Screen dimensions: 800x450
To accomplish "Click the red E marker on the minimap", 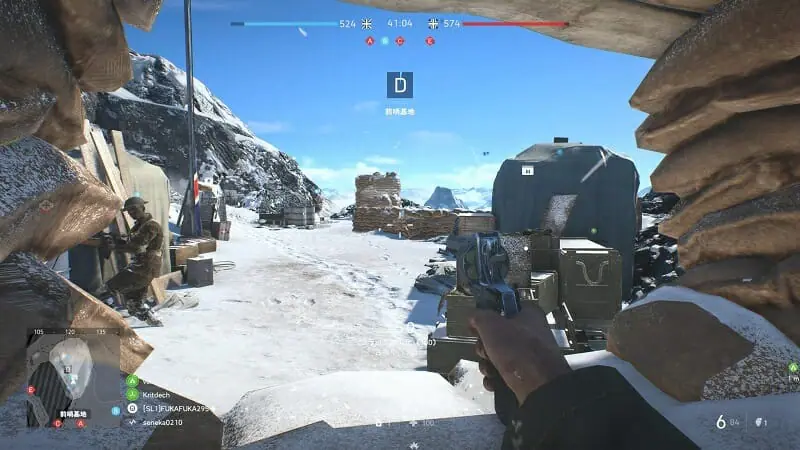I will 31,389.
